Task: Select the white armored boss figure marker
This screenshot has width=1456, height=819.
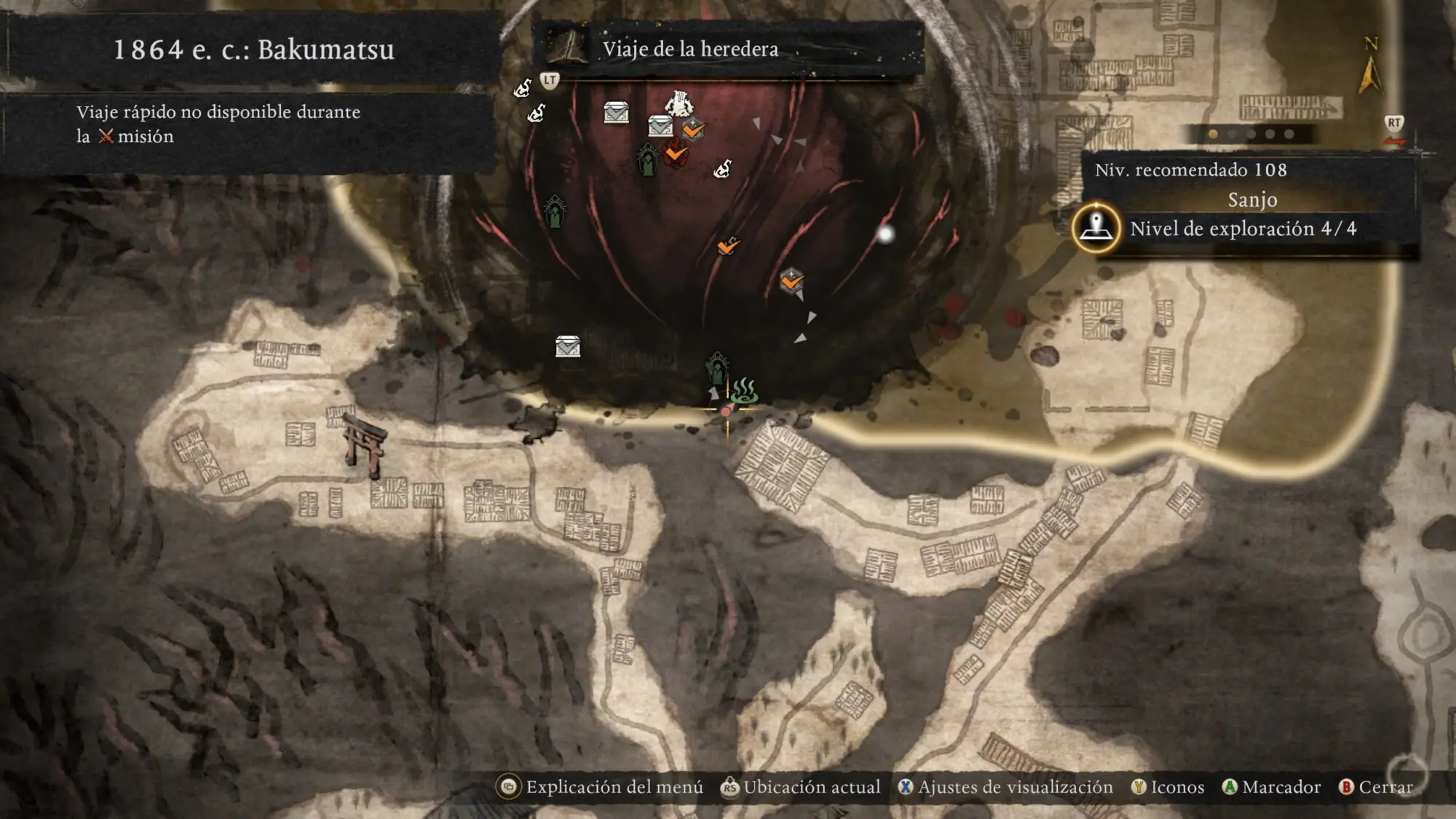Action: point(679,103)
